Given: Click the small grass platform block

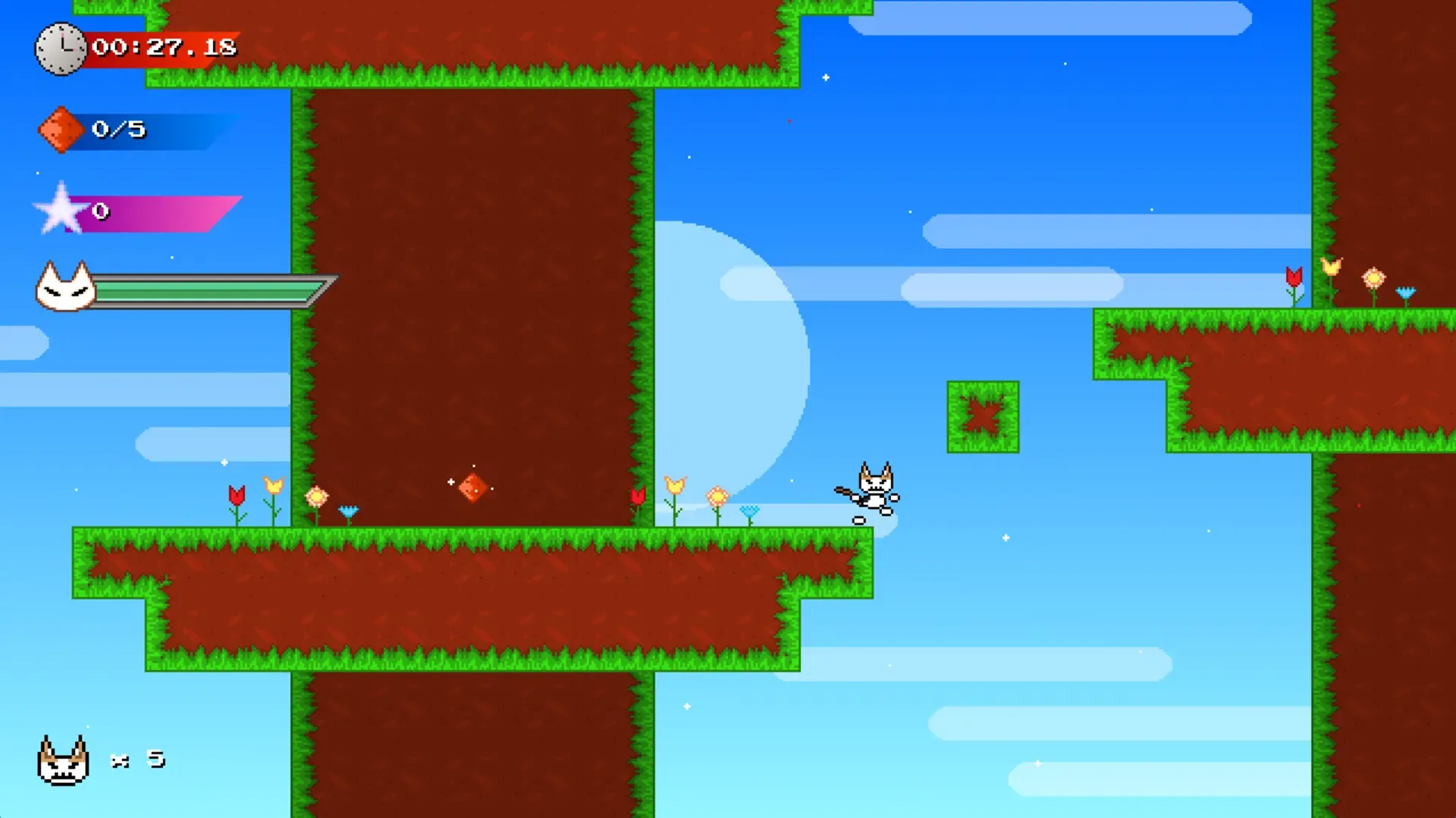Looking at the screenshot, I should click(982, 418).
